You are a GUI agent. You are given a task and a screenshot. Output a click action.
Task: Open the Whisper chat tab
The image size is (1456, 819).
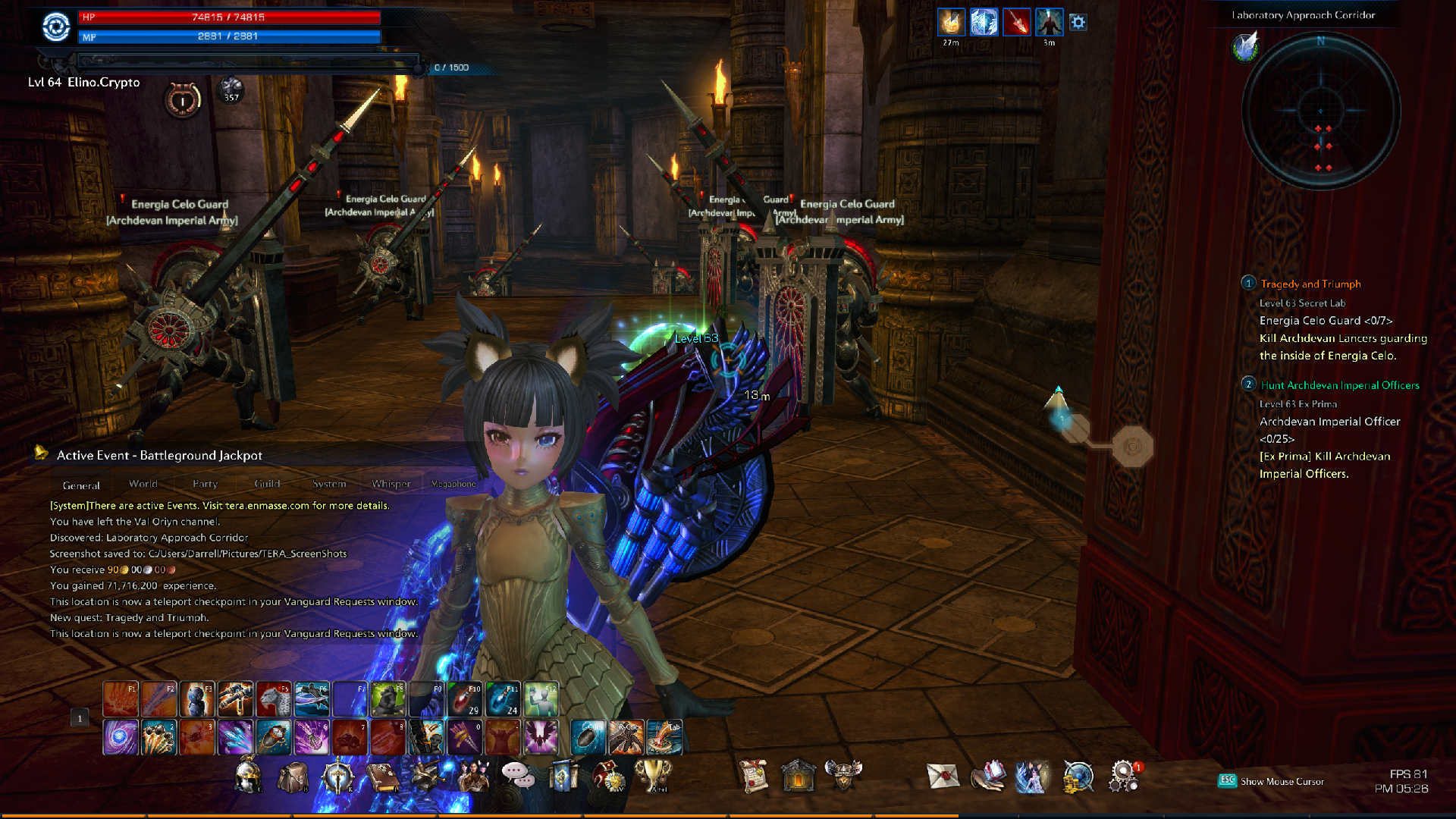[391, 484]
